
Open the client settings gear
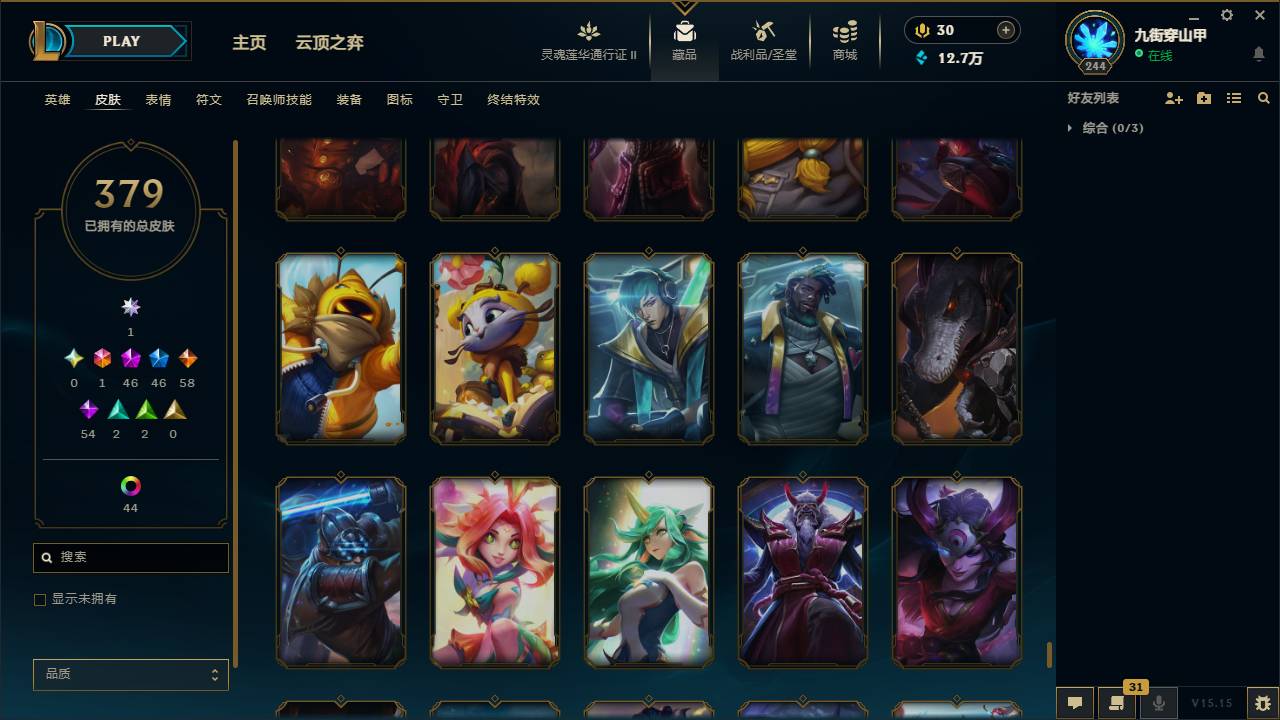point(1226,15)
